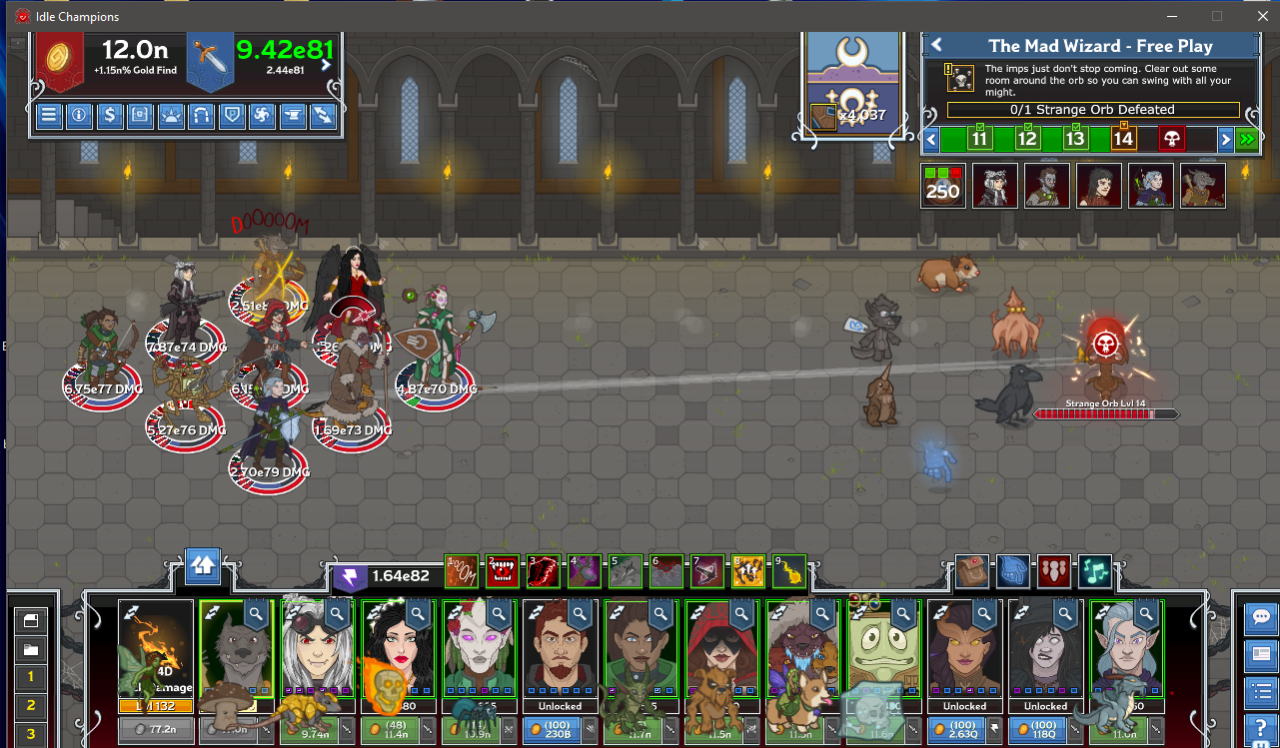The height and width of the screenshot is (748, 1280).
Task: Open the dollar-sign shop button
Action: click(x=110, y=116)
